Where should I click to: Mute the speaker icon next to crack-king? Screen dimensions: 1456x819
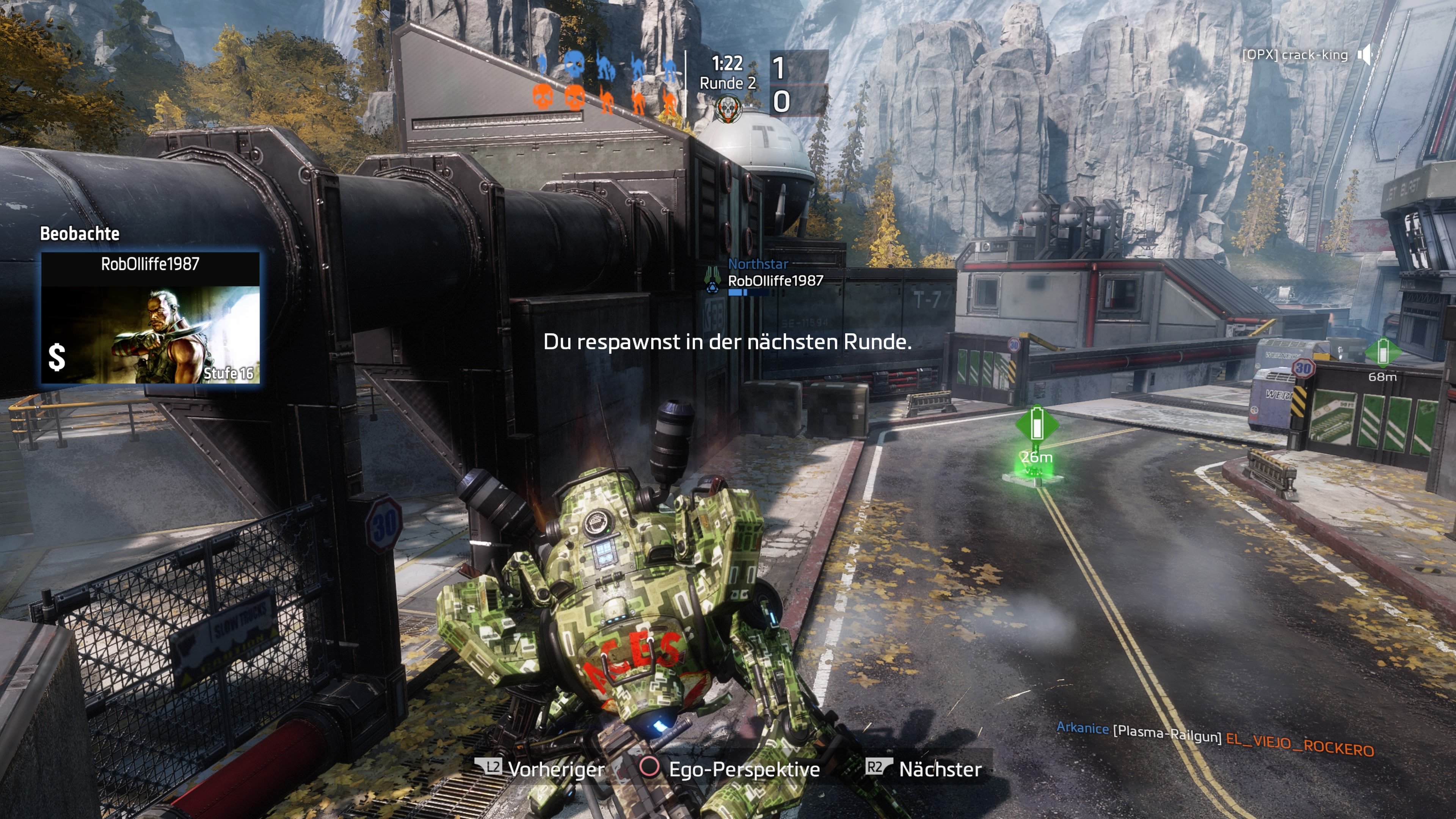[x=1365, y=54]
